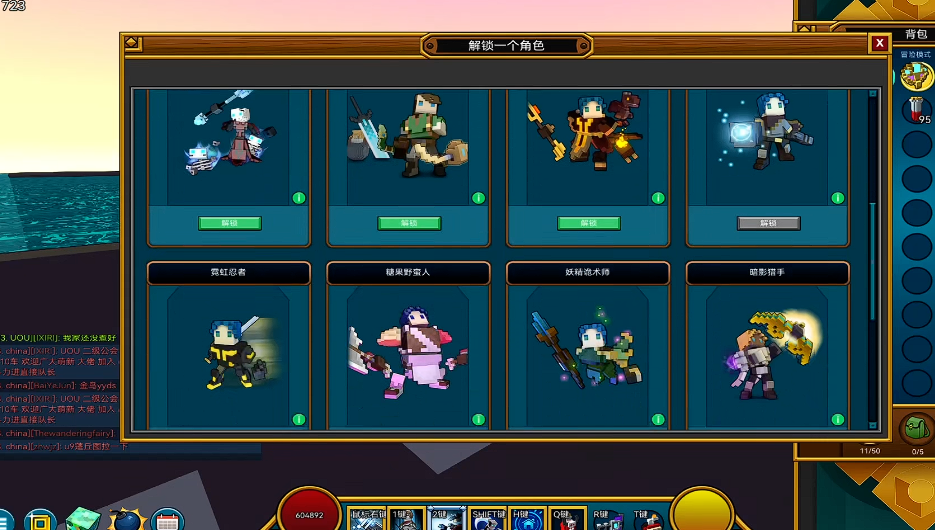Open the green backpack icon
Image resolution: width=935 pixels, height=530 pixels.
(x=912, y=428)
